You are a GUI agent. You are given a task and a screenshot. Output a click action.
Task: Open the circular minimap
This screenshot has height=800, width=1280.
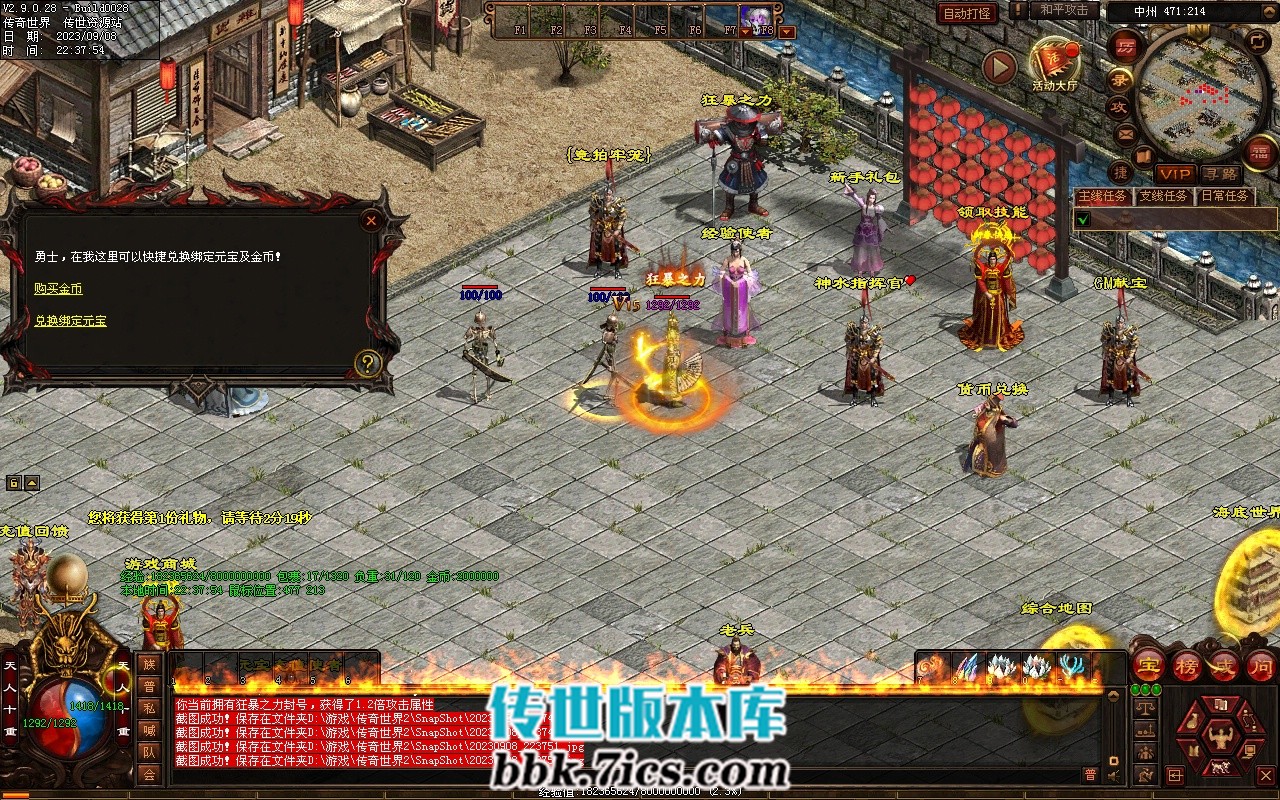pyautogui.click(x=1199, y=90)
